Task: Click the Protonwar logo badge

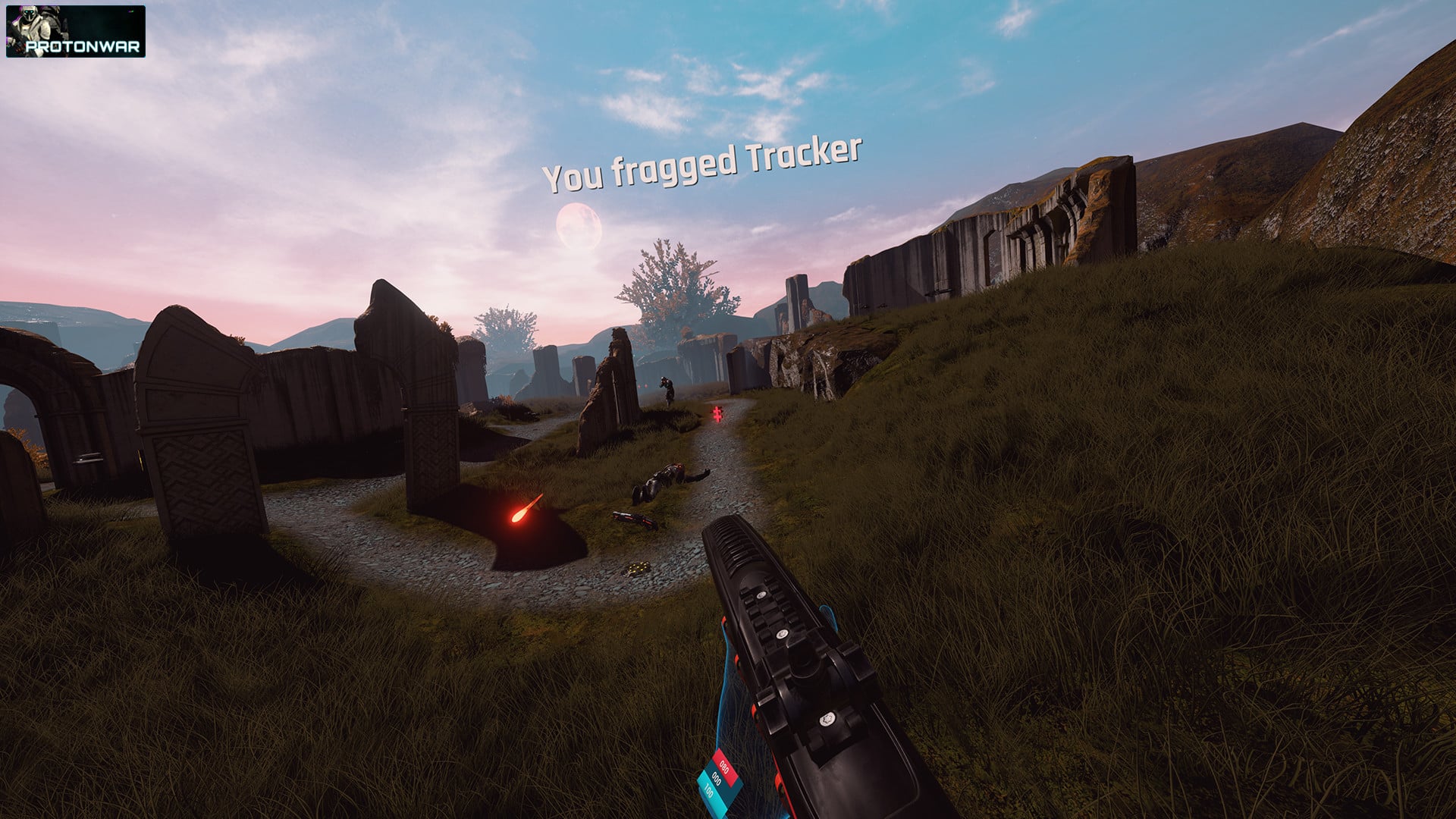Action: coord(75,32)
